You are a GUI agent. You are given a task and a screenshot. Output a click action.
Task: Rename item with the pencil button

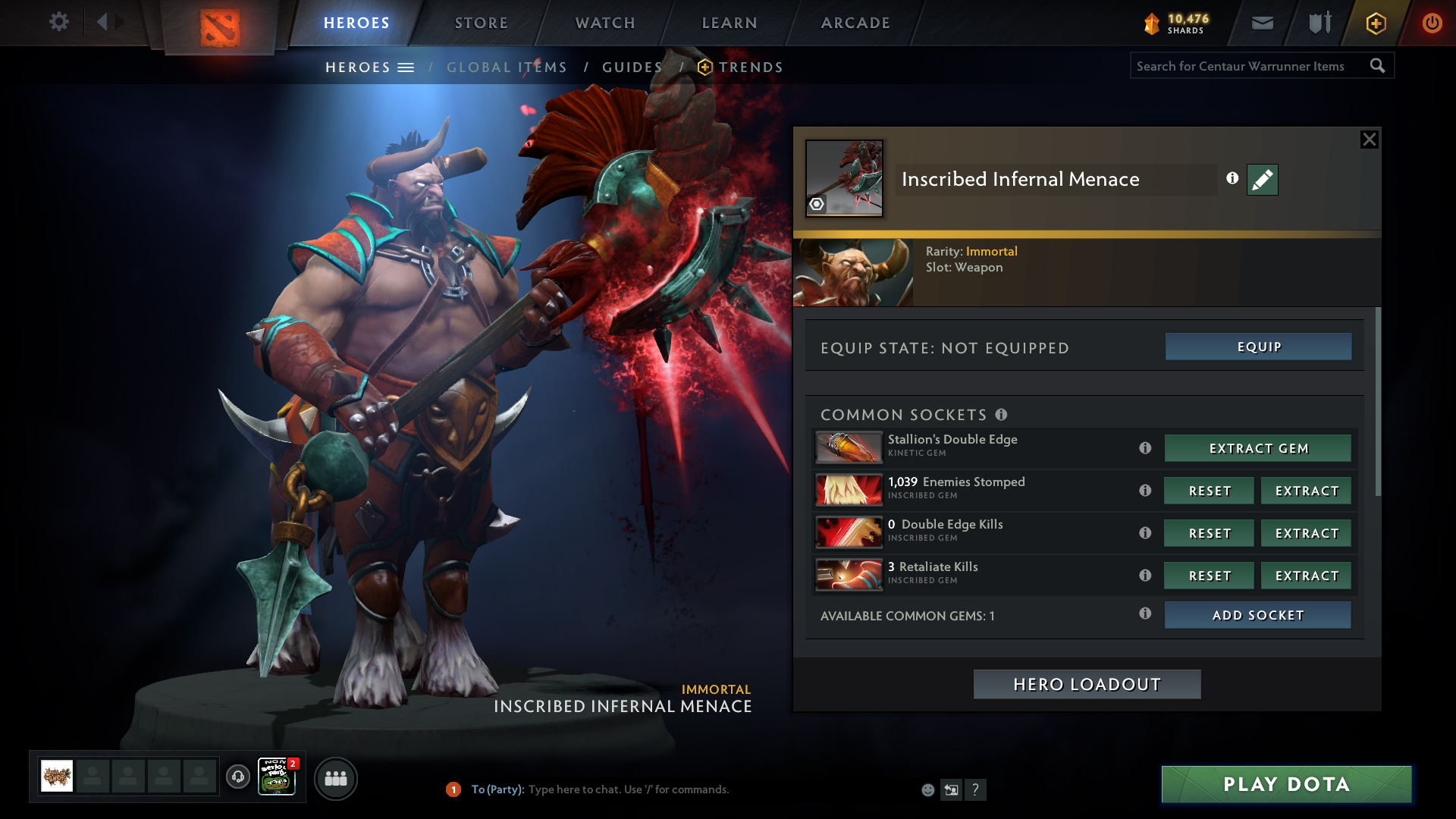[x=1262, y=180]
